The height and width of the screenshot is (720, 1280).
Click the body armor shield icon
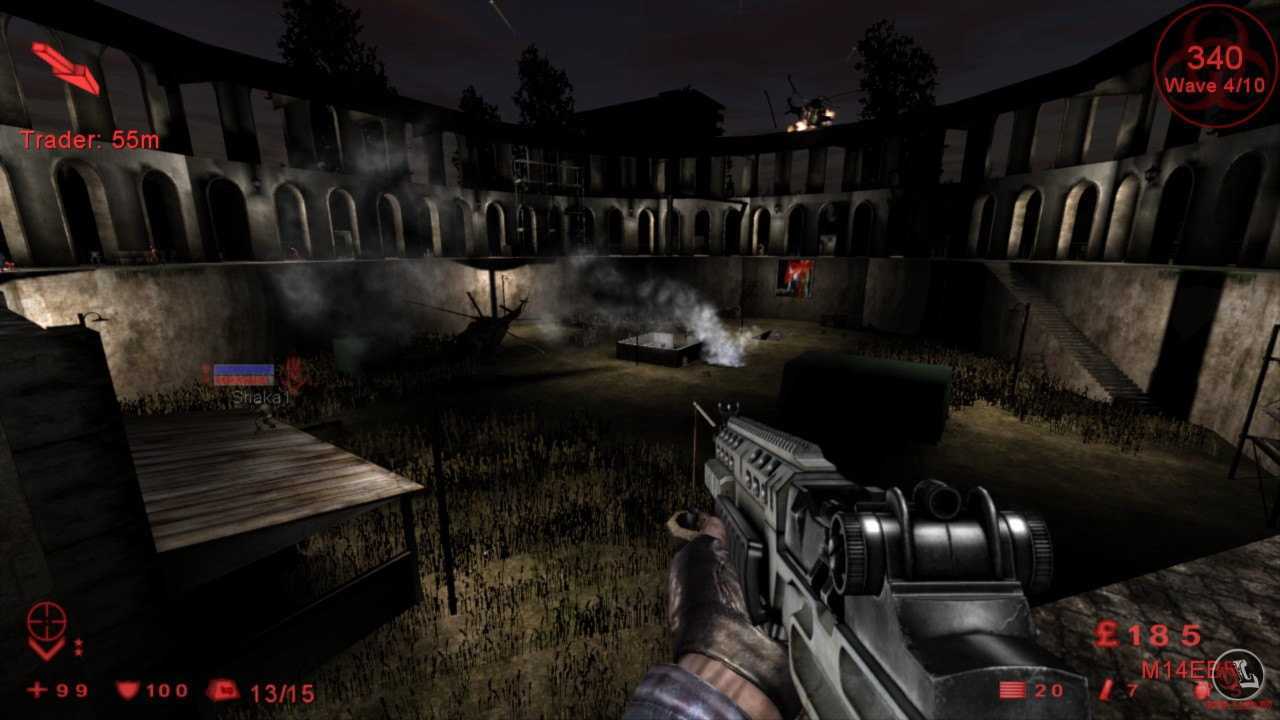click(x=127, y=690)
